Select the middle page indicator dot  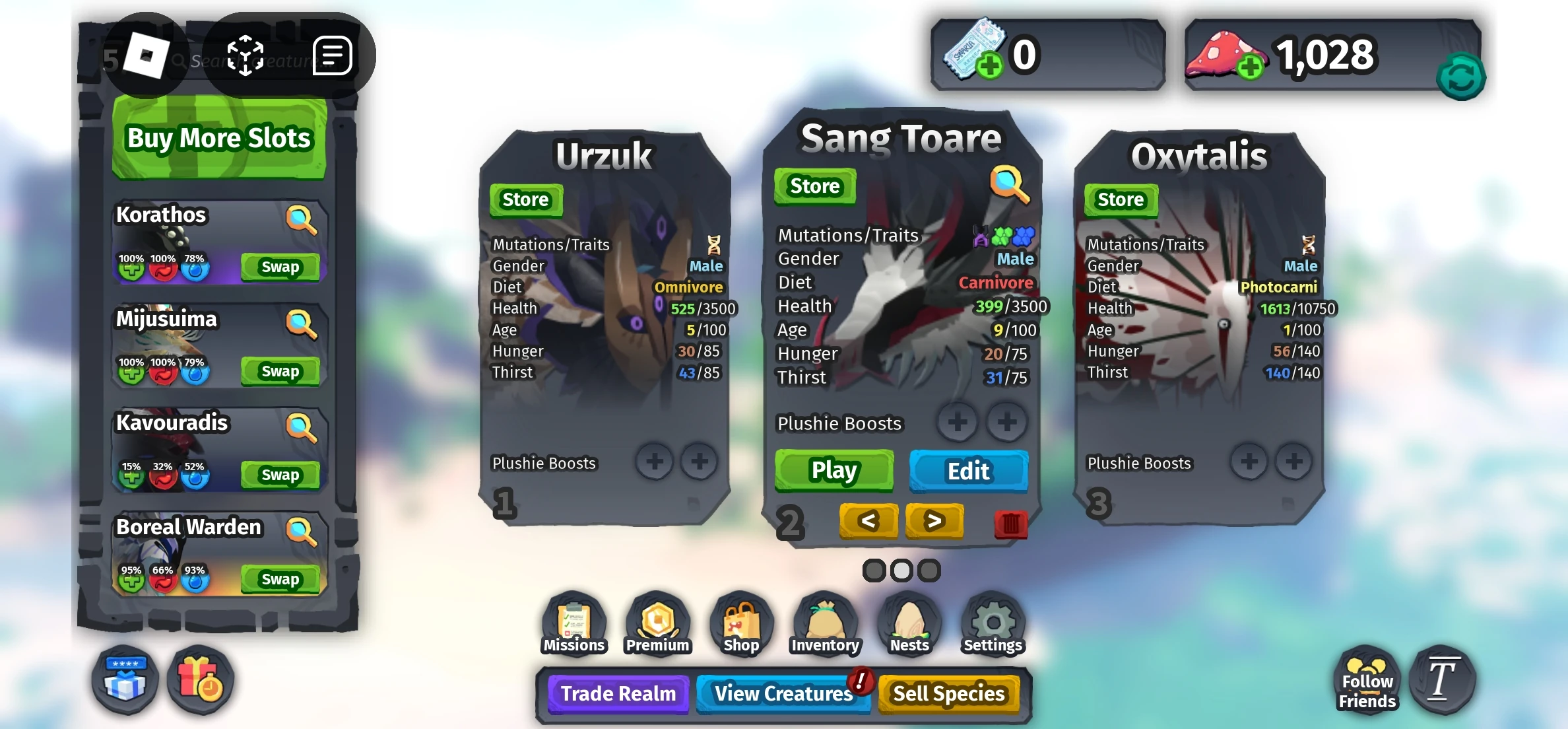click(x=901, y=569)
